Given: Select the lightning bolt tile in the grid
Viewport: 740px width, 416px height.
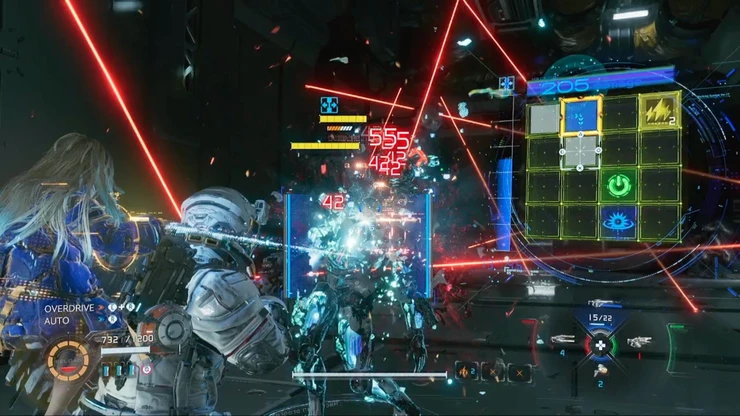Looking at the screenshot, I should point(659,114).
